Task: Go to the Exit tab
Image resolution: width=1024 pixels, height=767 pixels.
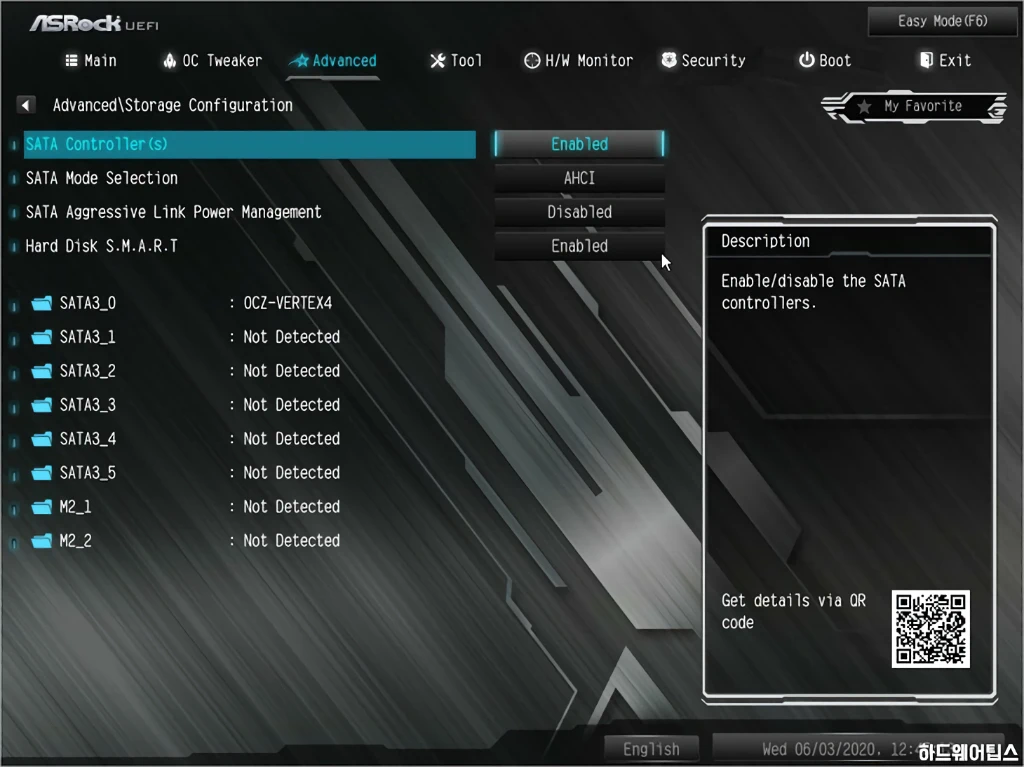Action: pos(945,61)
